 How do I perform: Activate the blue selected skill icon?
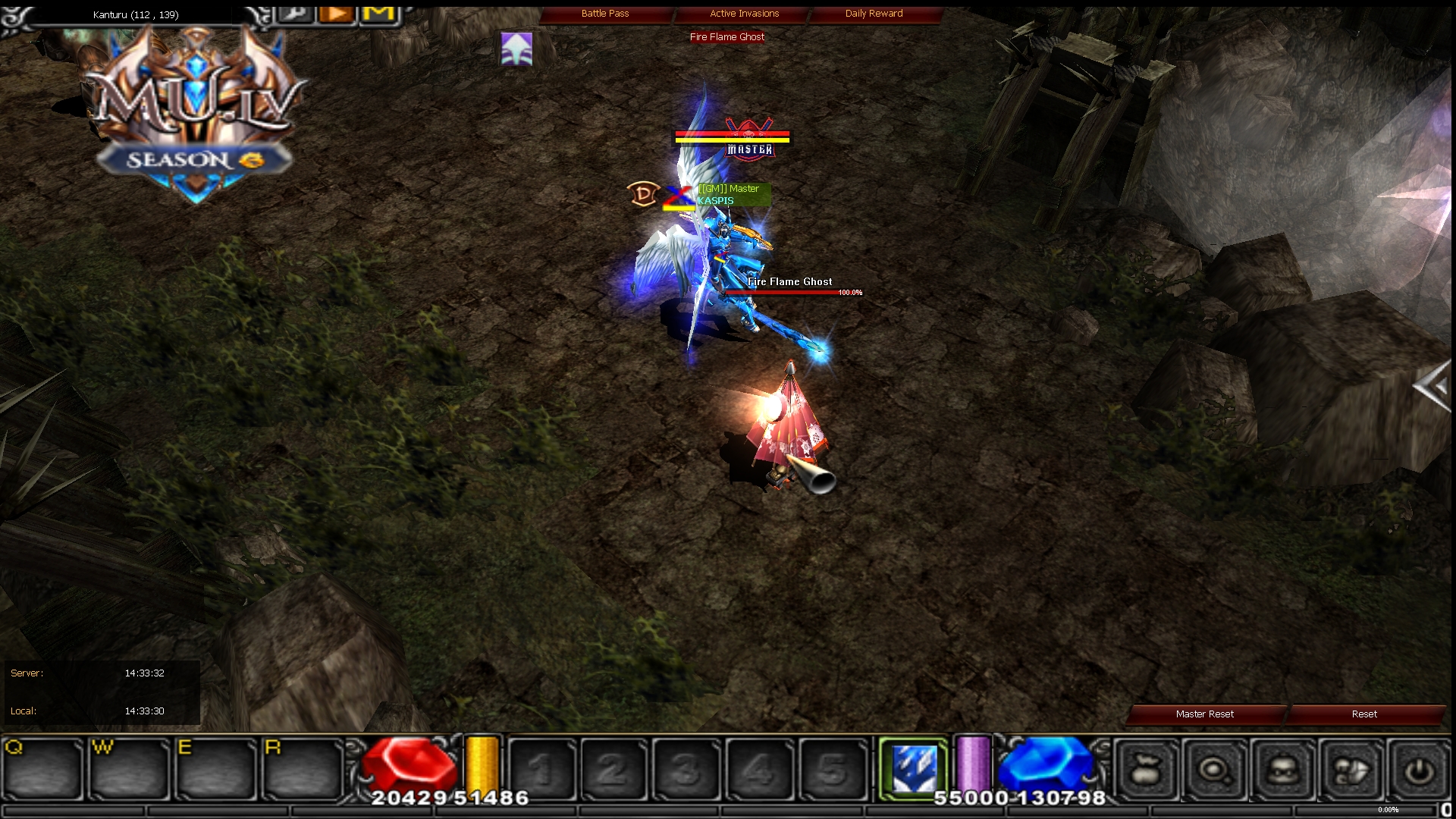[x=914, y=769]
